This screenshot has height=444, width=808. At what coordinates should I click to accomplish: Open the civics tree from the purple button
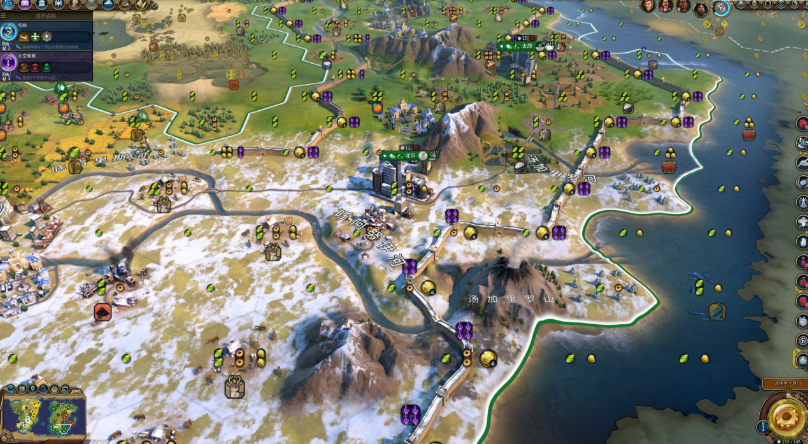tap(24, 5)
